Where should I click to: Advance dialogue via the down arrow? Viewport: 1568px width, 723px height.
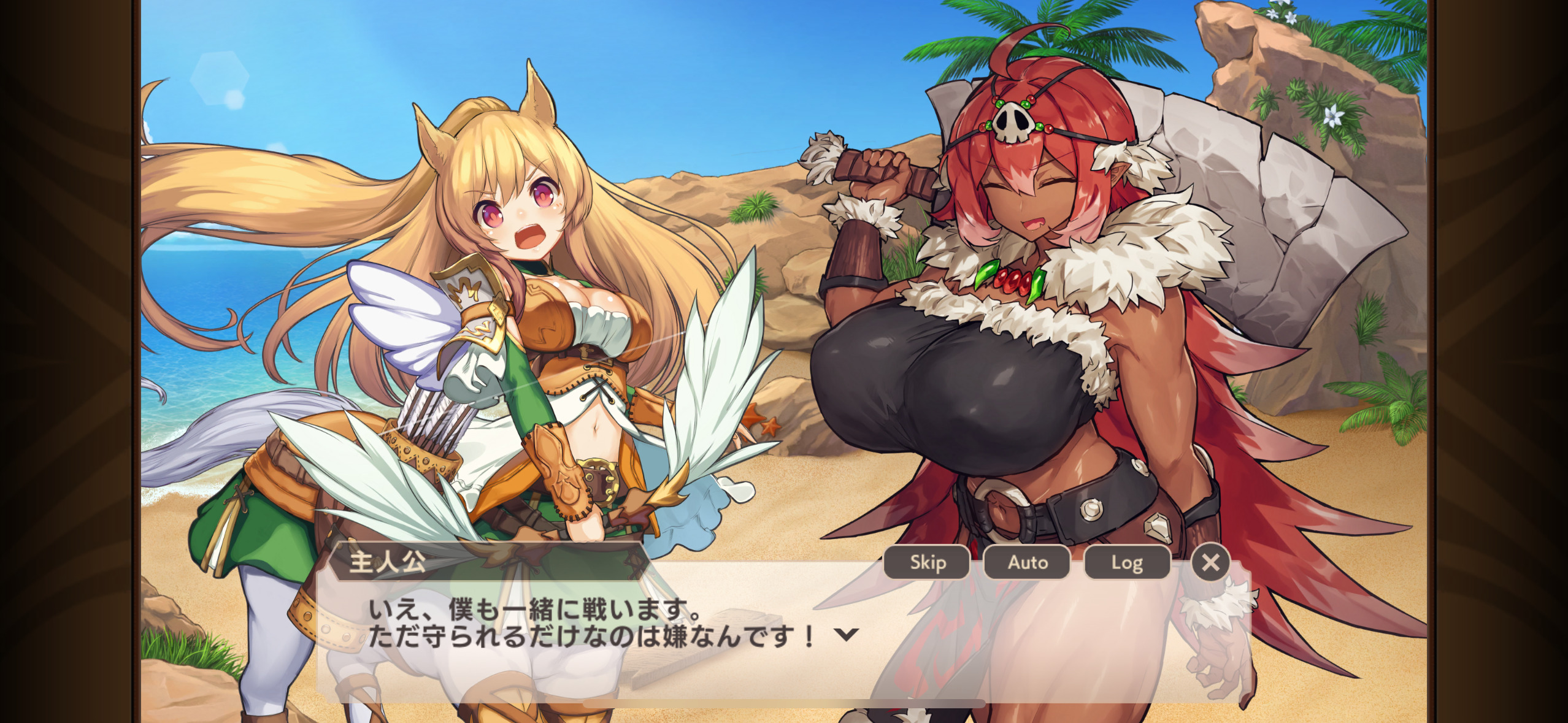pos(846,635)
